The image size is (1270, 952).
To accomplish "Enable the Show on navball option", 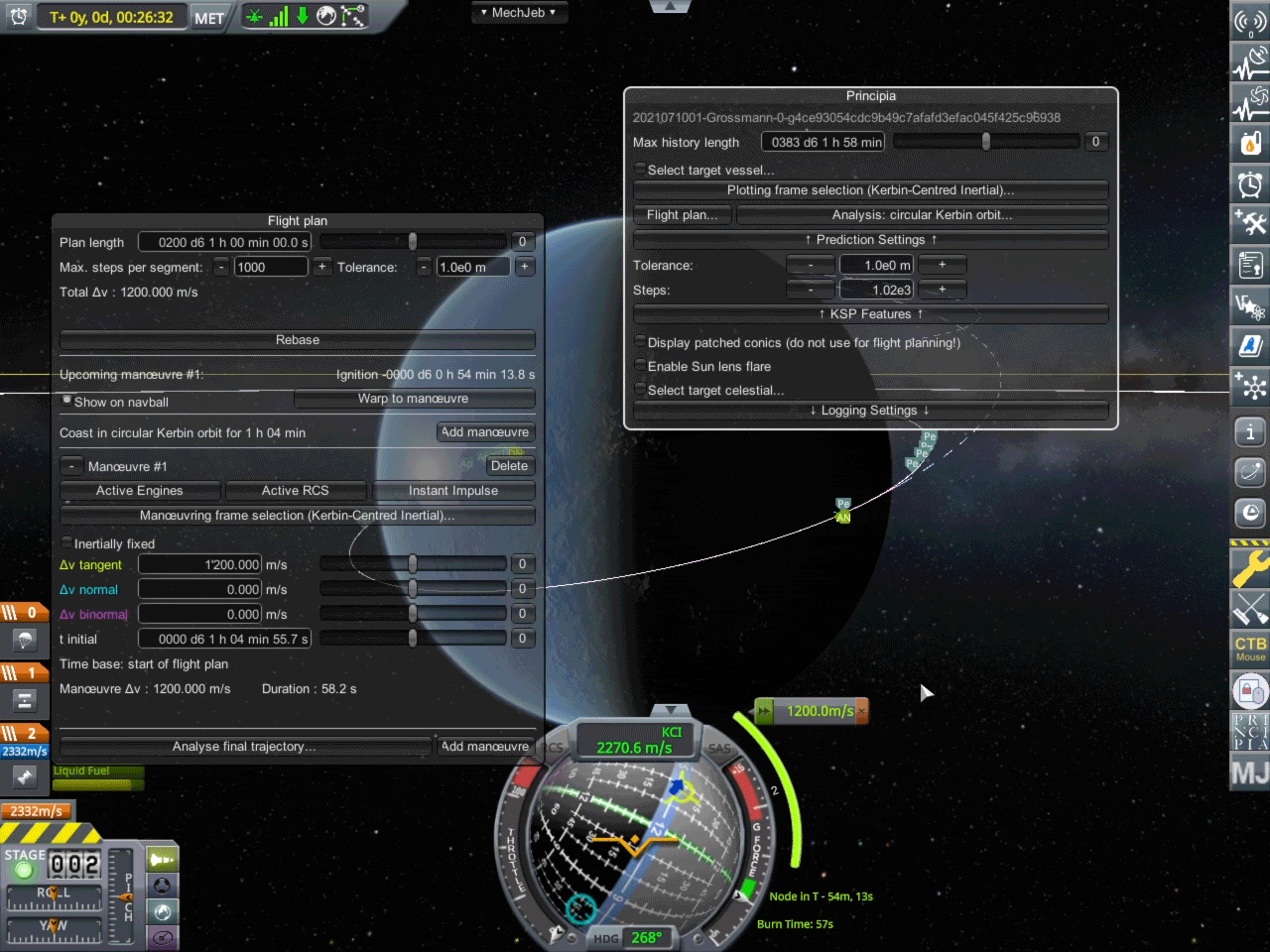I will point(66,401).
